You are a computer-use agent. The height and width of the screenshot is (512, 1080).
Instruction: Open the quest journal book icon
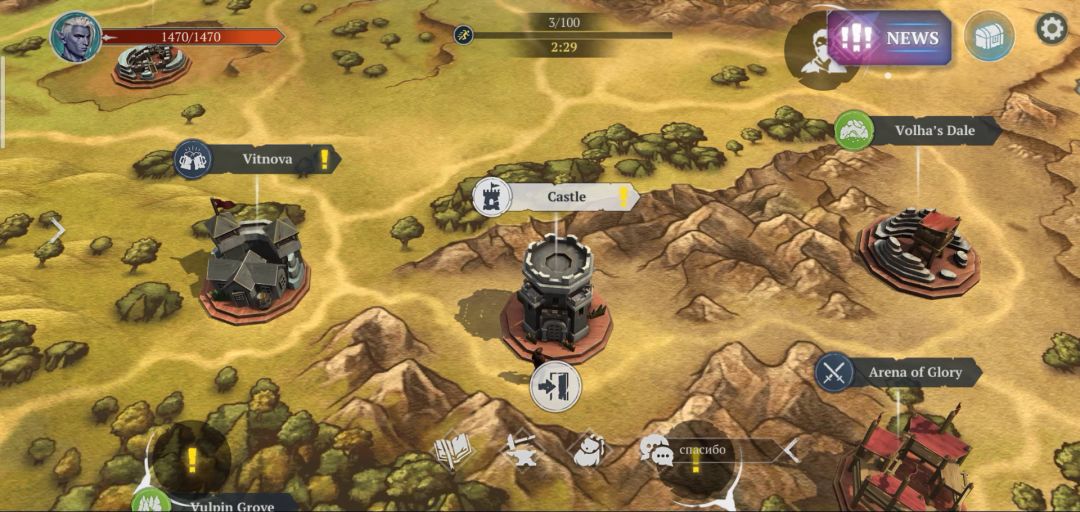point(452,451)
